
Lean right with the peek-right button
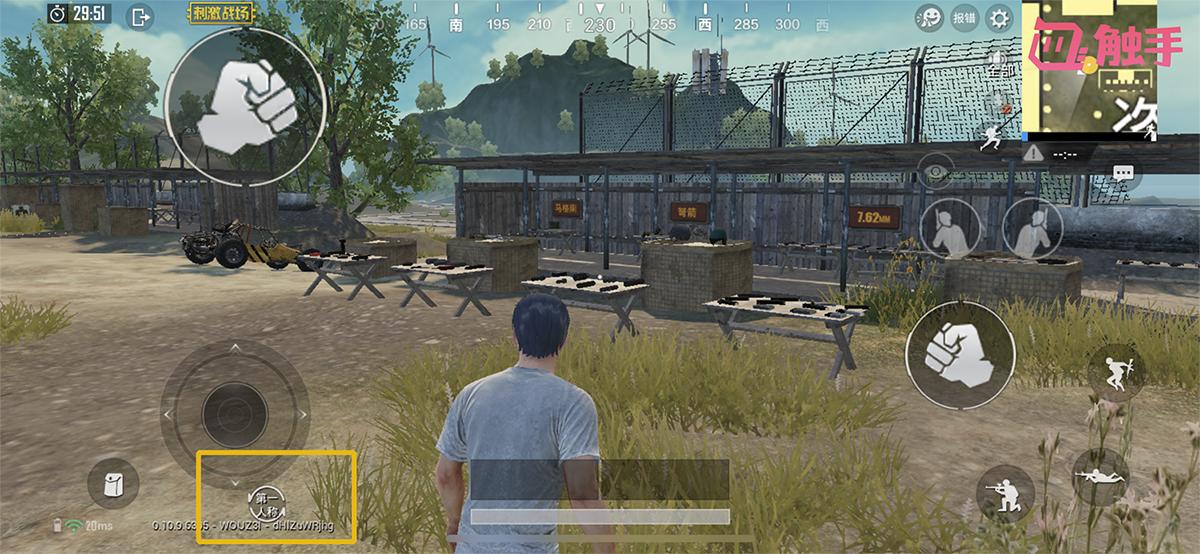1031,229
